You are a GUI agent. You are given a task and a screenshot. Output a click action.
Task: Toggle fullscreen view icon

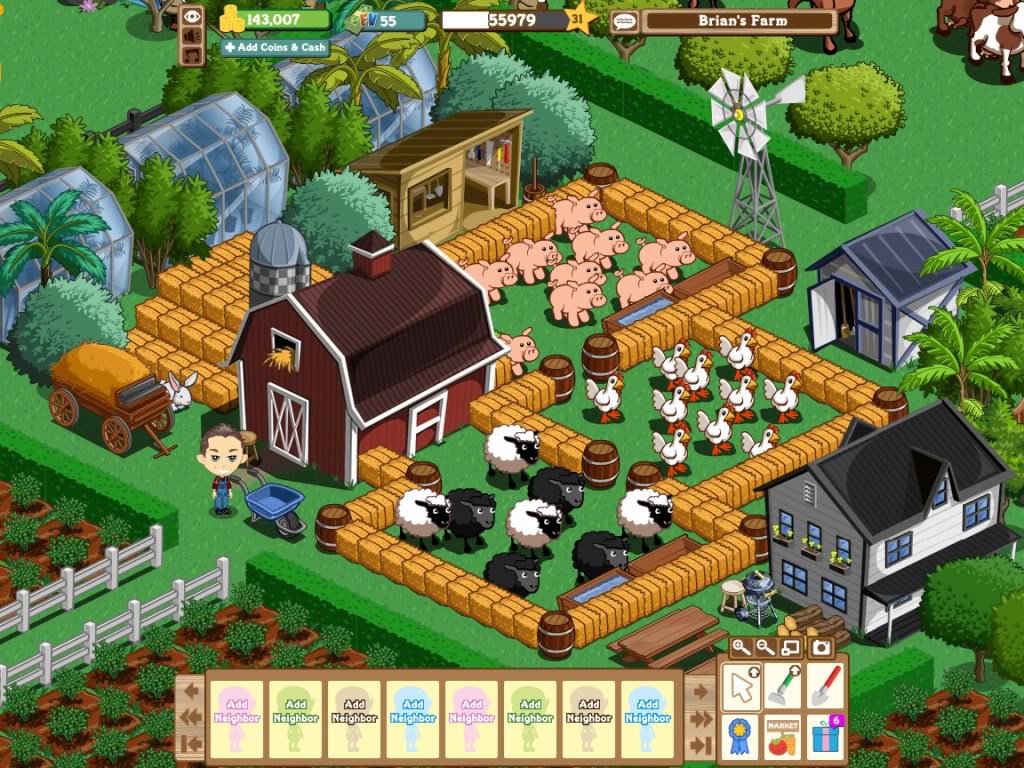[790, 647]
